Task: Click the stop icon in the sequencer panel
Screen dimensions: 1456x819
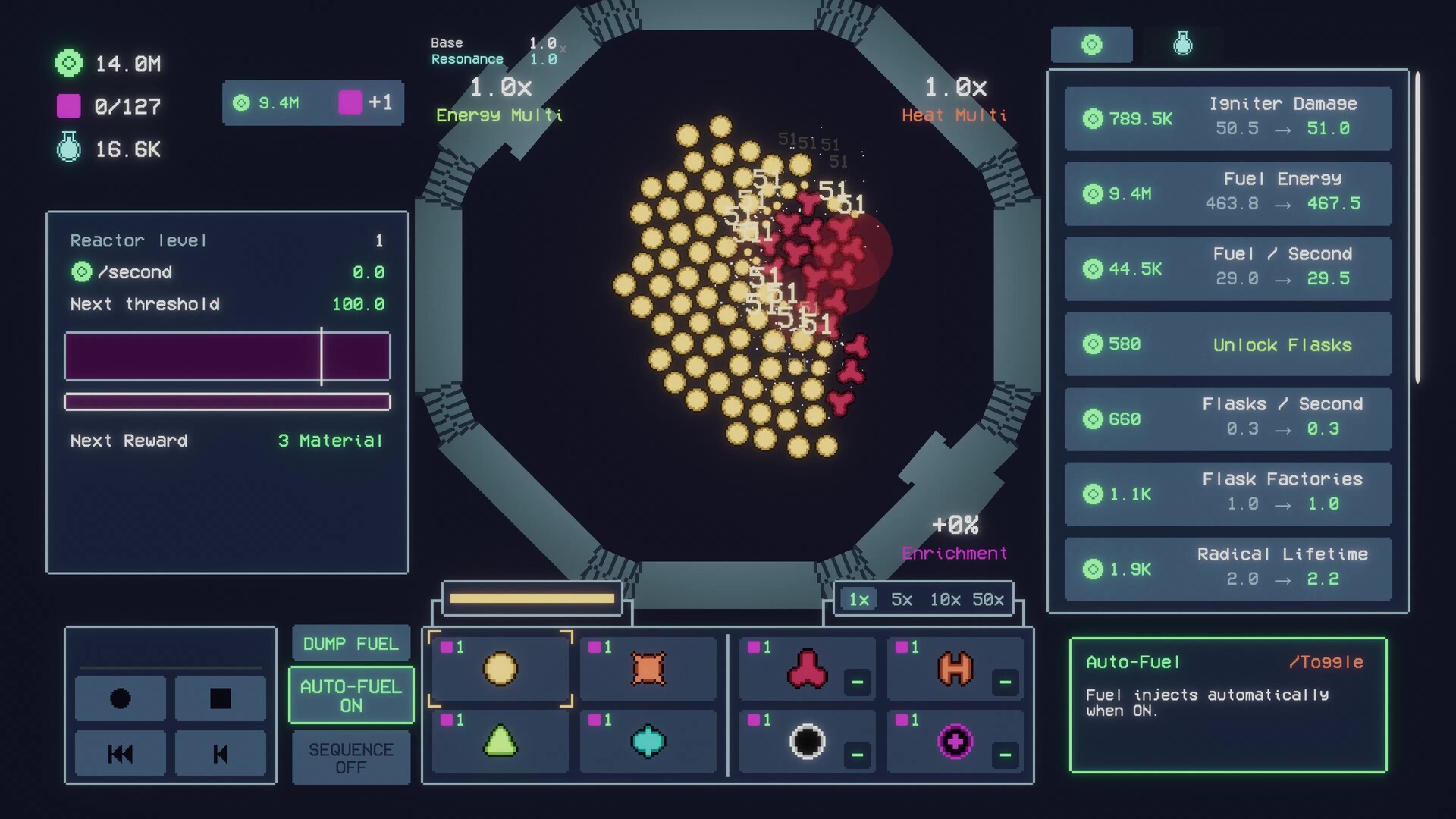Action: point(220,698)
